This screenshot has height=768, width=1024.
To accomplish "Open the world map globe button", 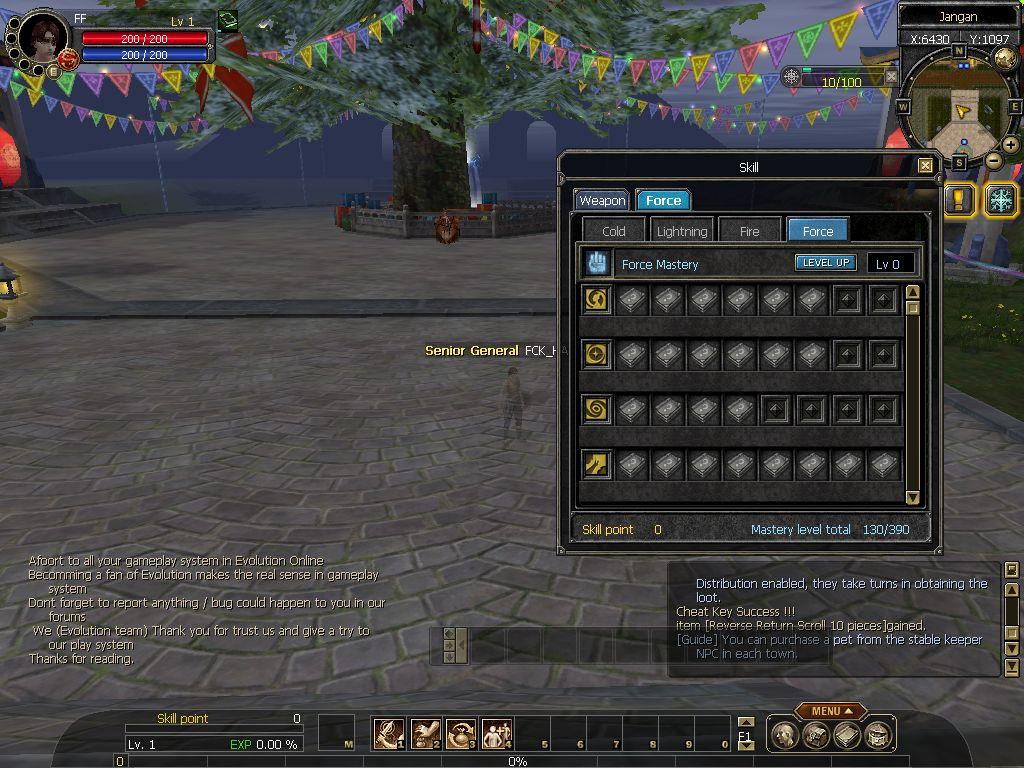I will coord(1005,58).
